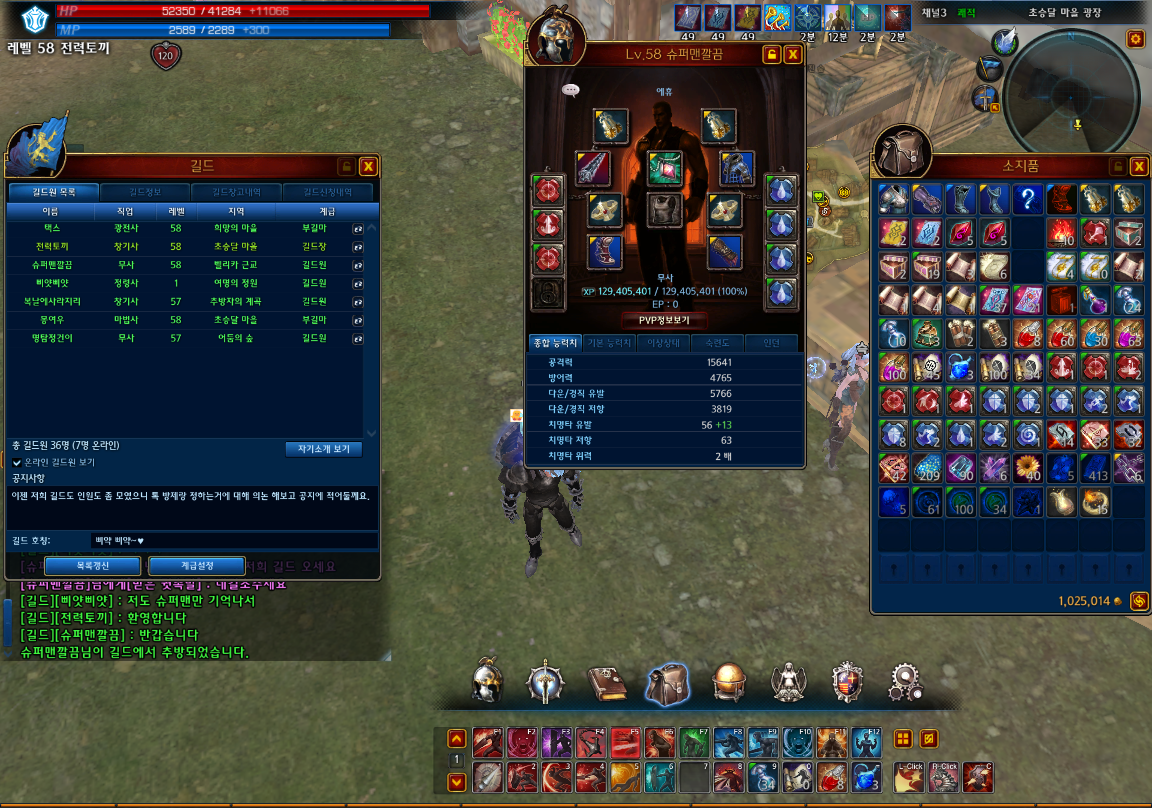Select guild member 복날에사라지리 row
Viewport: 1152px width, 808px height.
click(x=50, y=301)
